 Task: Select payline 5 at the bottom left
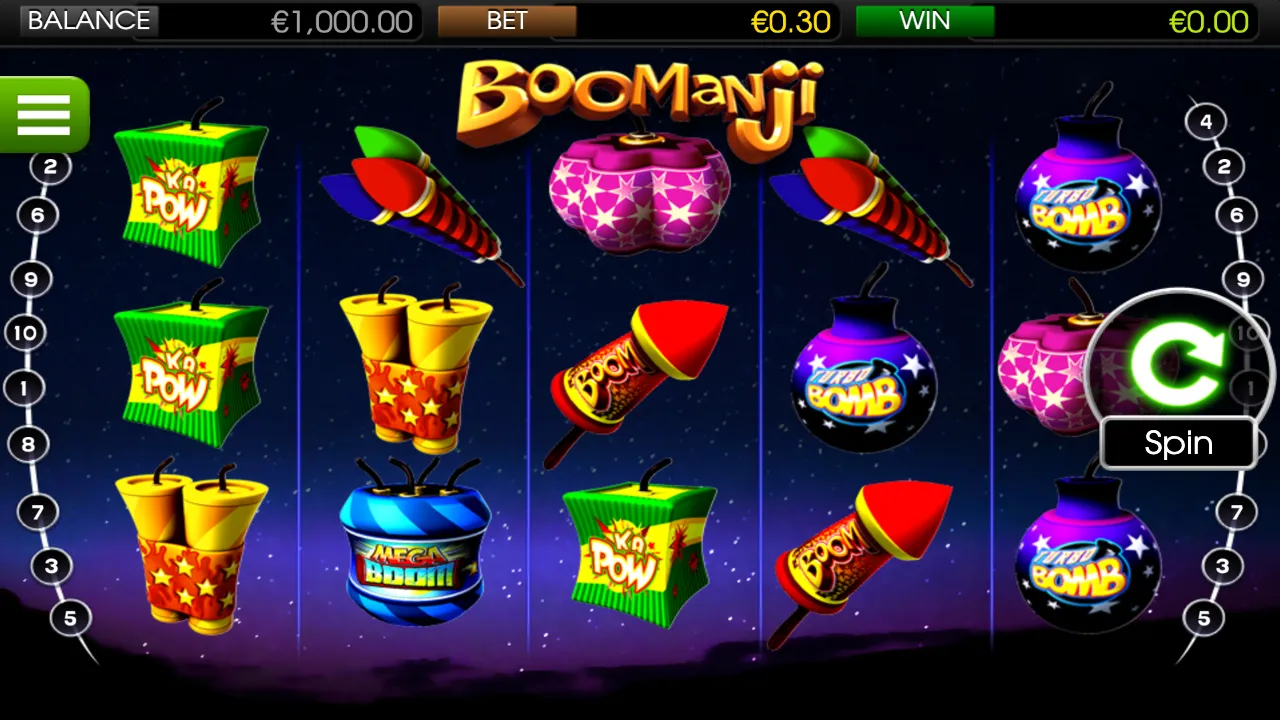pyautogui.click(x=70, y=618)
